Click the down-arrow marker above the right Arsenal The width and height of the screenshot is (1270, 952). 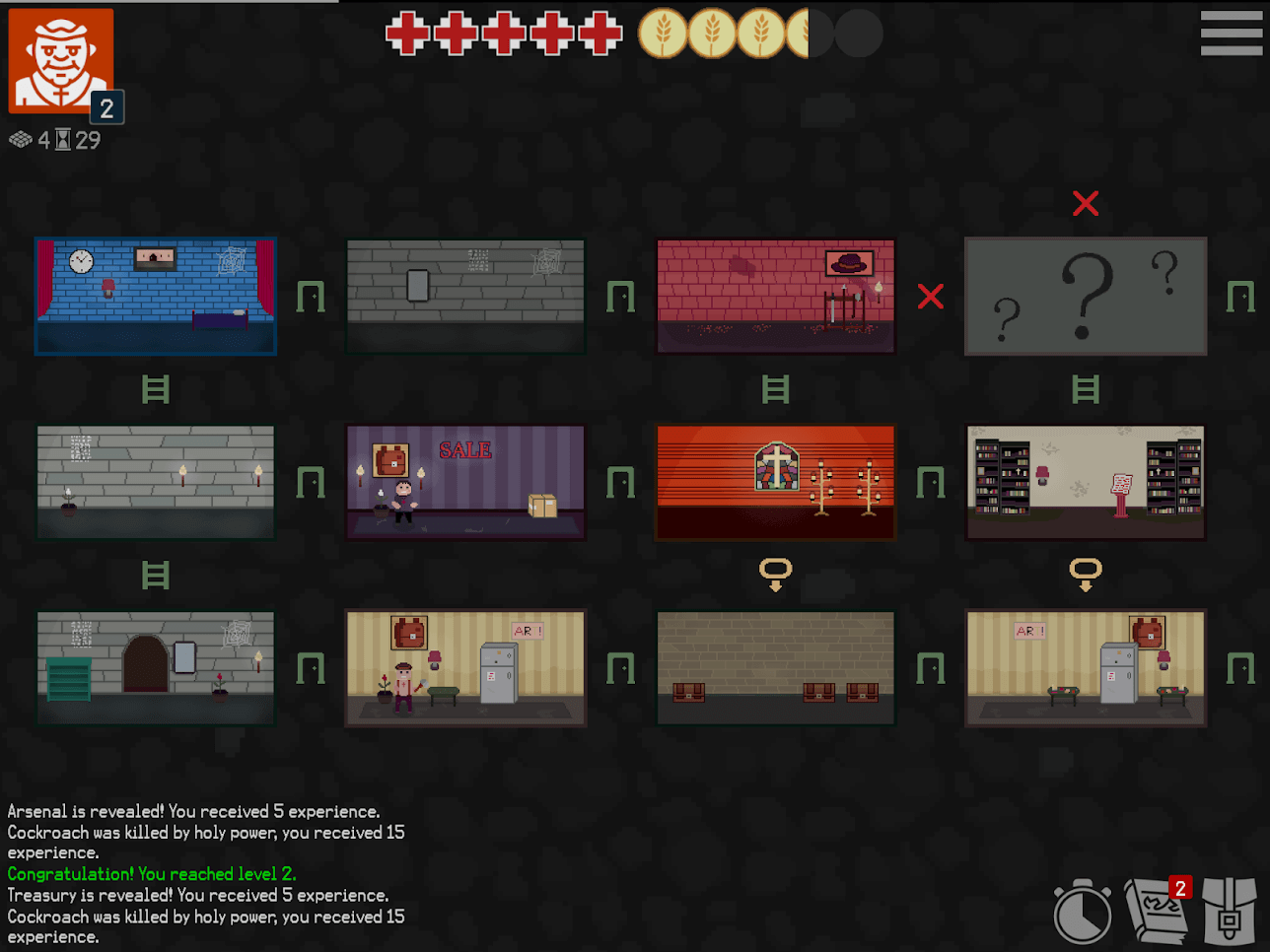point(1086,572)
